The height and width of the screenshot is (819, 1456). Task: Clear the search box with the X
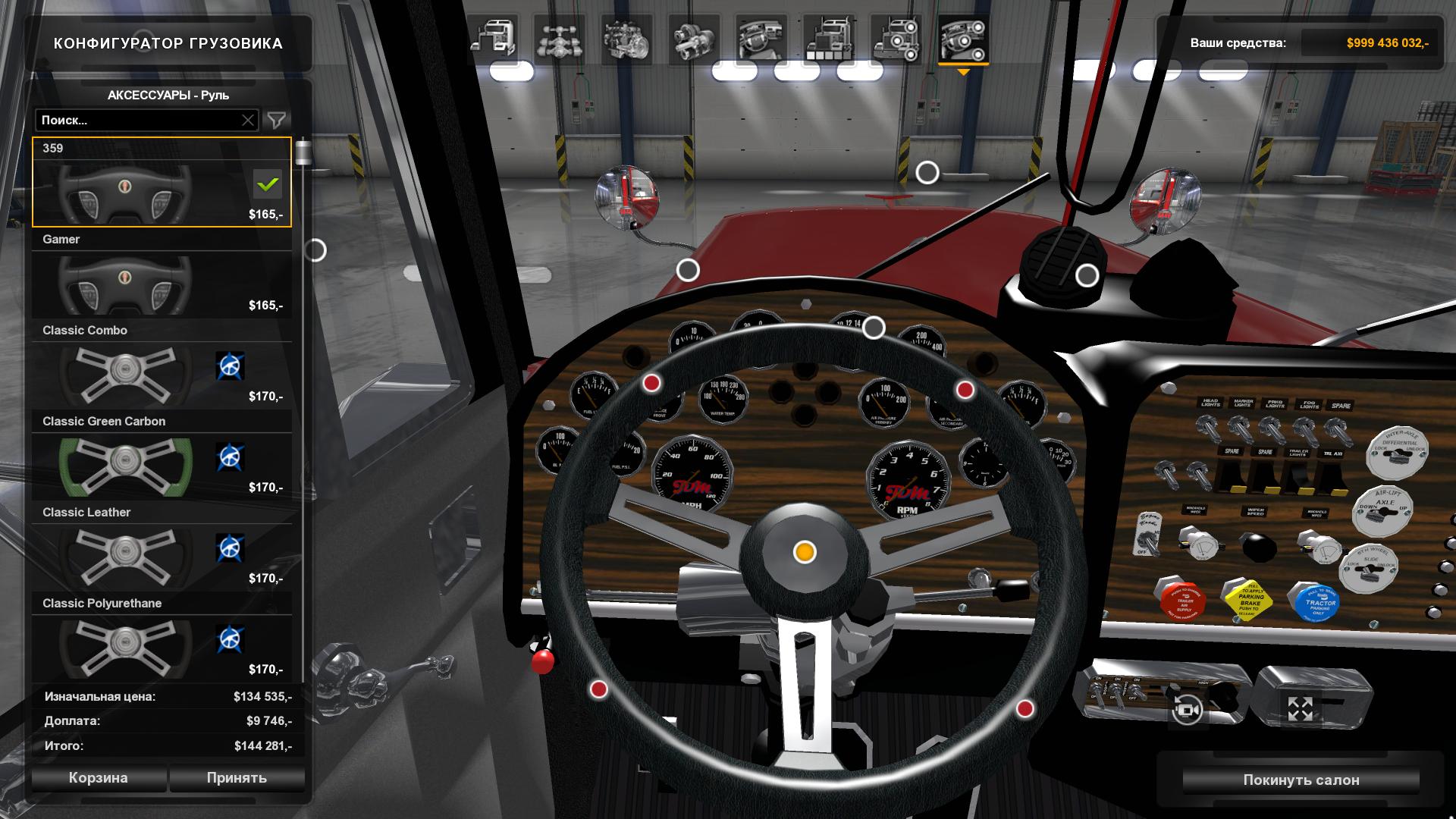(x=248, y=120)
